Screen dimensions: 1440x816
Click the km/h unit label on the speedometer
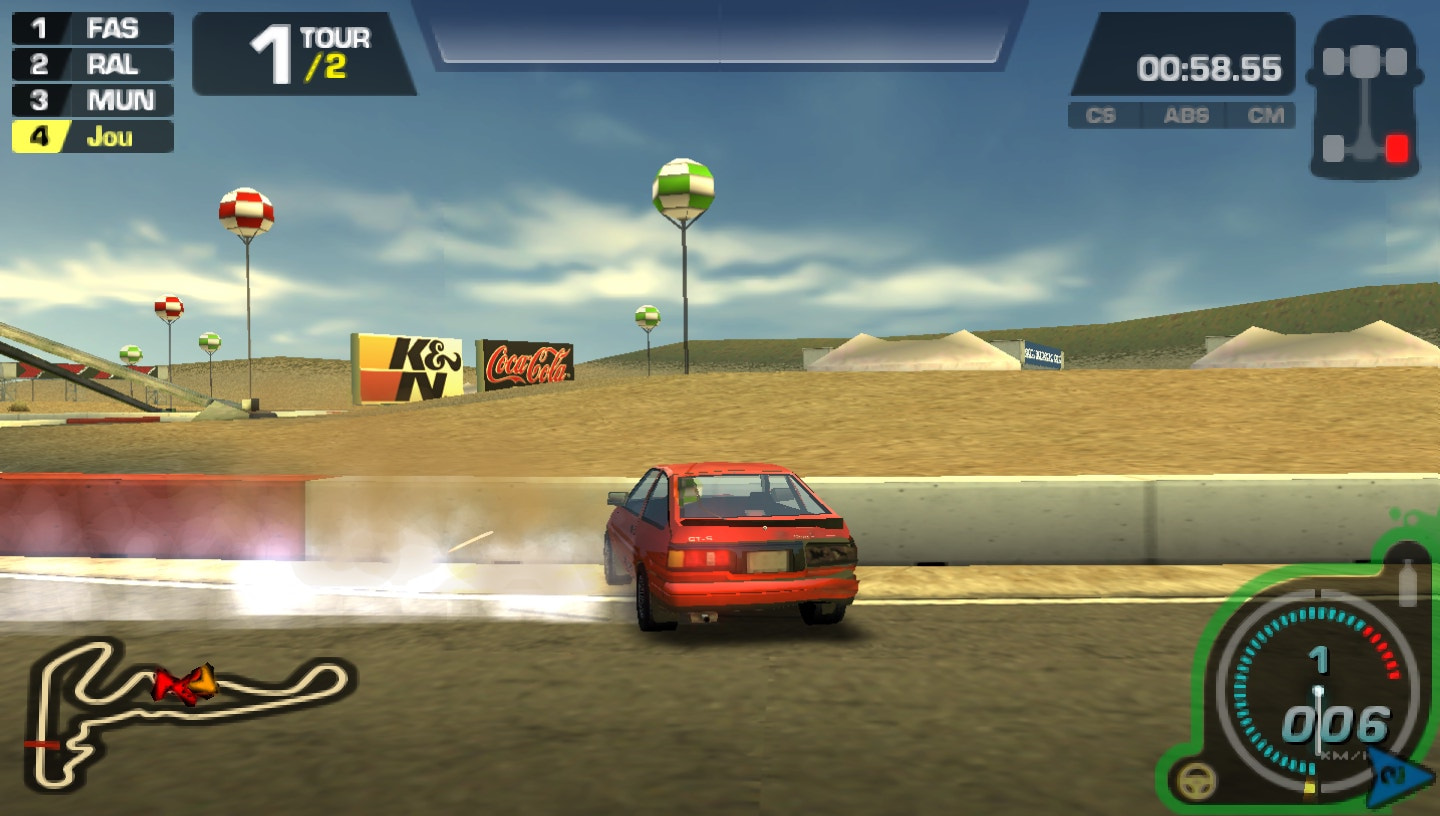1343,757
